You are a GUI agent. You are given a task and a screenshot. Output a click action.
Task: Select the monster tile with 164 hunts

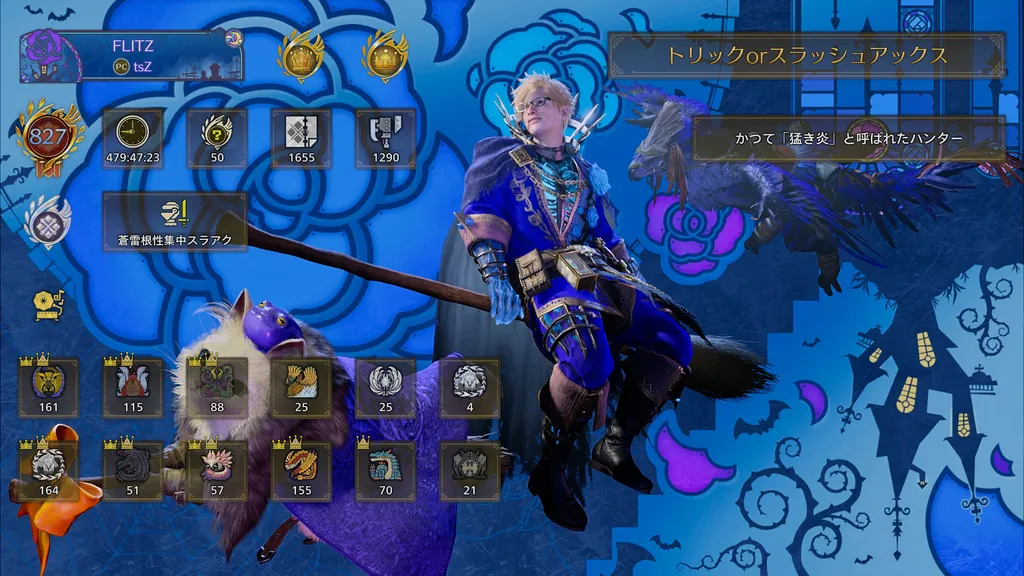(49, 471)
